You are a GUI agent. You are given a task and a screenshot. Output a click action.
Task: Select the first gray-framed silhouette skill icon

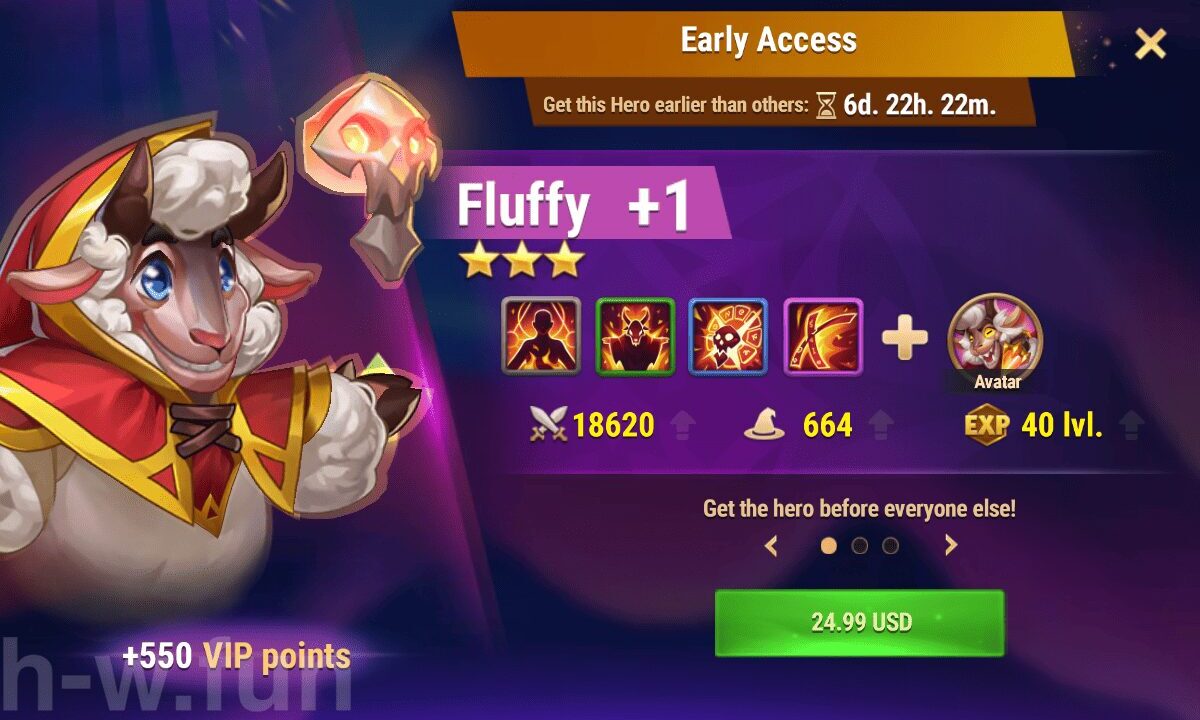(x=540, y=337)
